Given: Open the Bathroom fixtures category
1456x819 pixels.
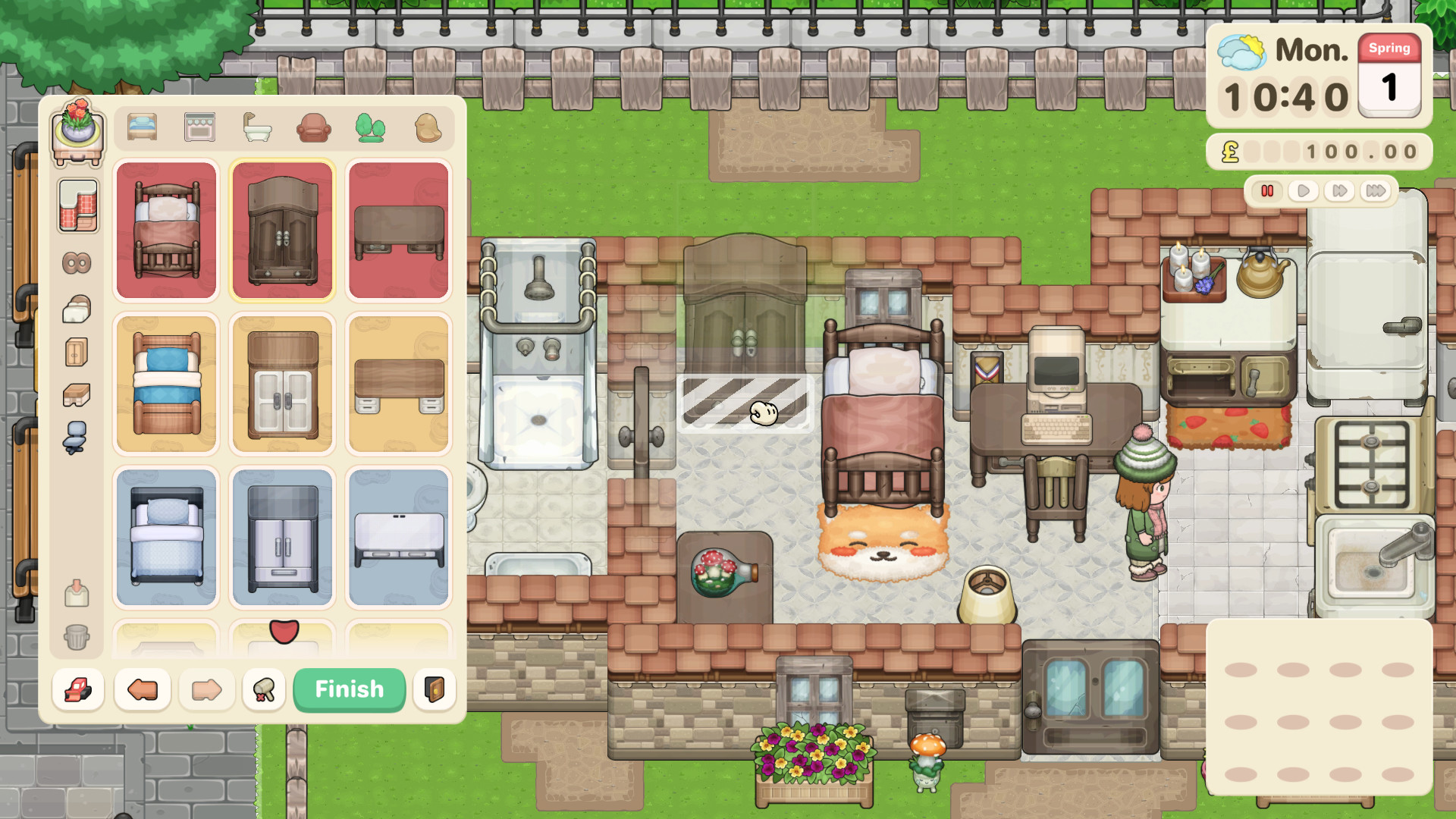Looking at the screenshot, I should click(256, 127).
